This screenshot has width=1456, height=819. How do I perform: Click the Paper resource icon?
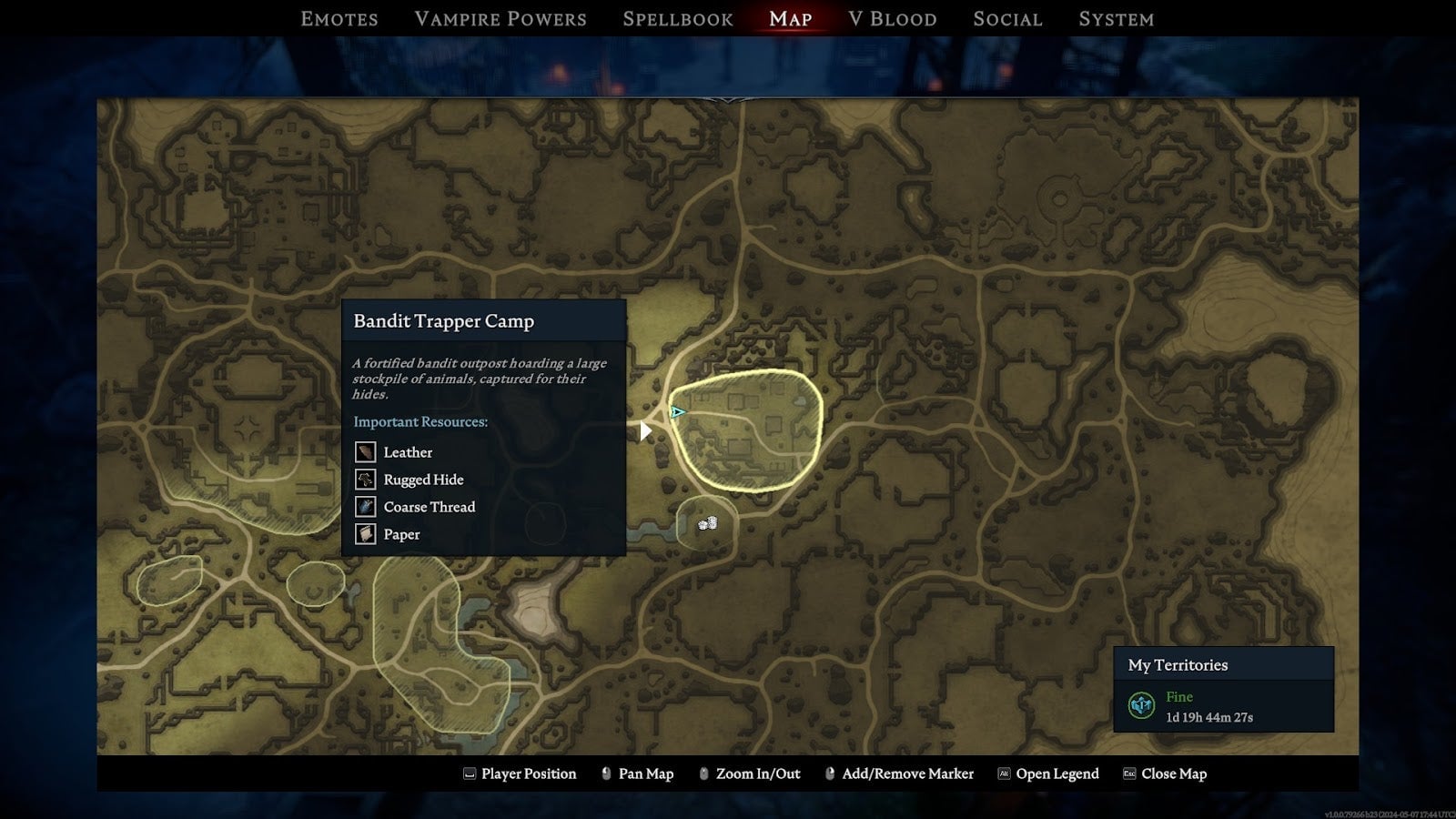pyautogui.click(x=364, y=534)
